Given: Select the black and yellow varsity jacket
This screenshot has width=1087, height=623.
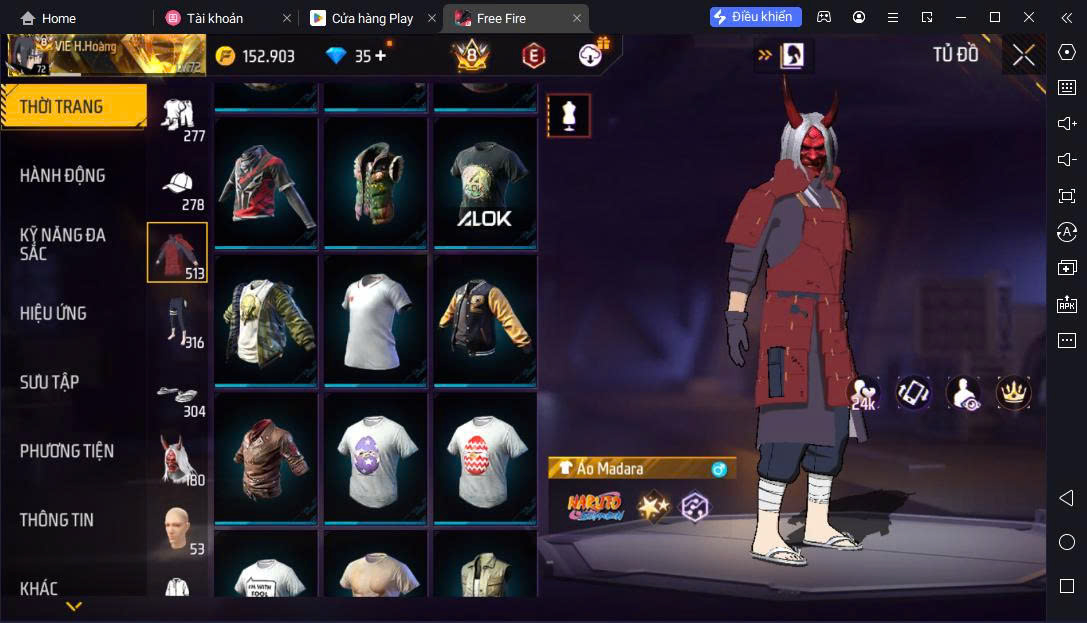Looking at the screenshot, I should point(484,320).
